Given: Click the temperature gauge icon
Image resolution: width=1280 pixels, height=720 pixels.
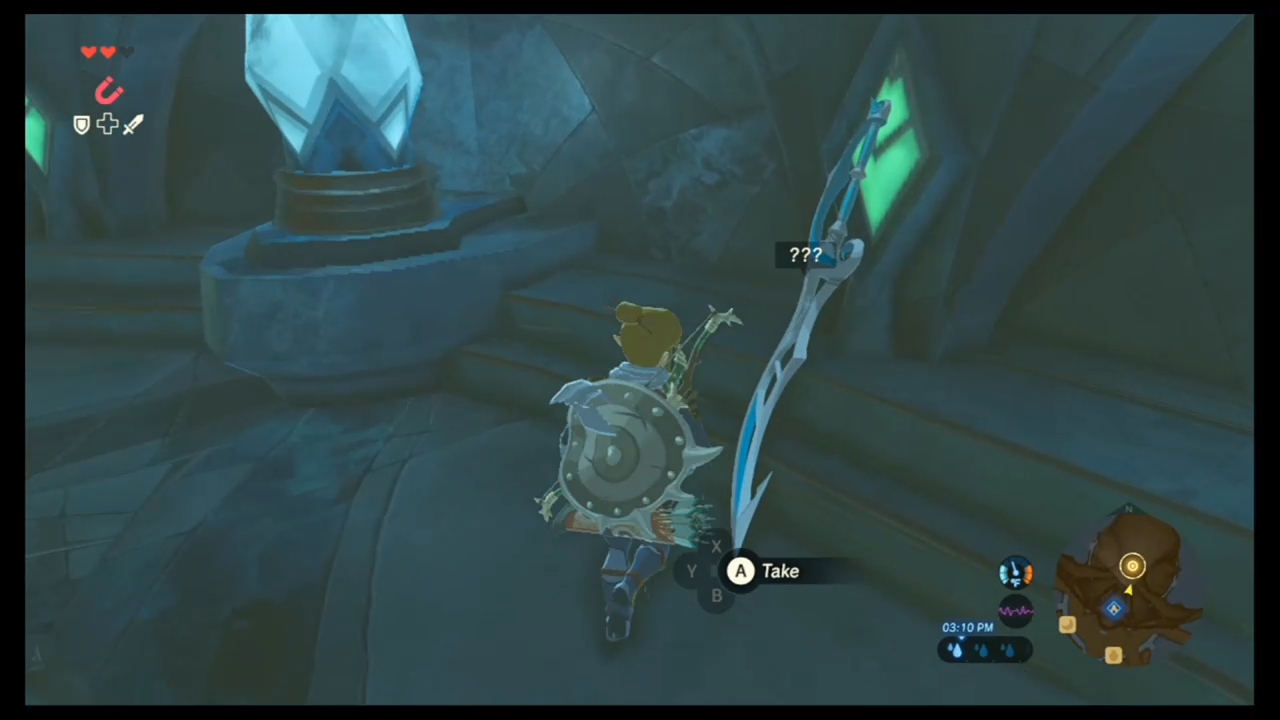Looking at the screenshot, I should (1016, 572).
